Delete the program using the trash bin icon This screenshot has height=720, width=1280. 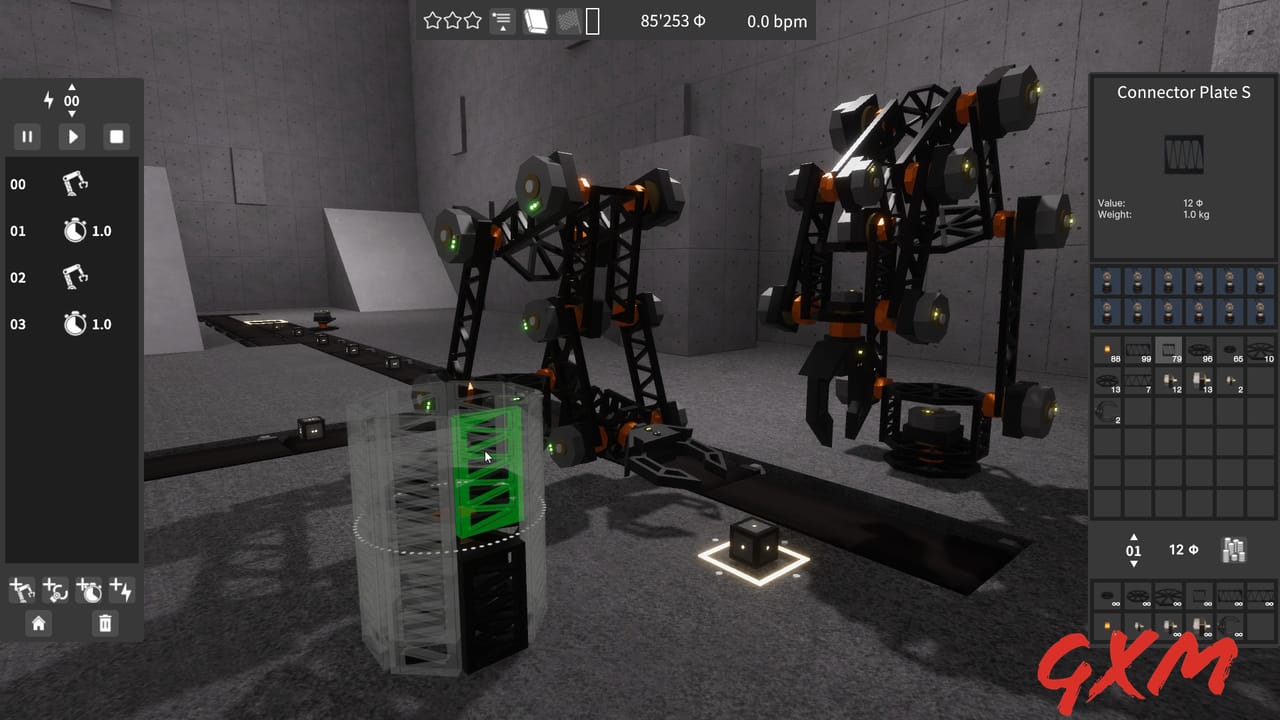104,624
